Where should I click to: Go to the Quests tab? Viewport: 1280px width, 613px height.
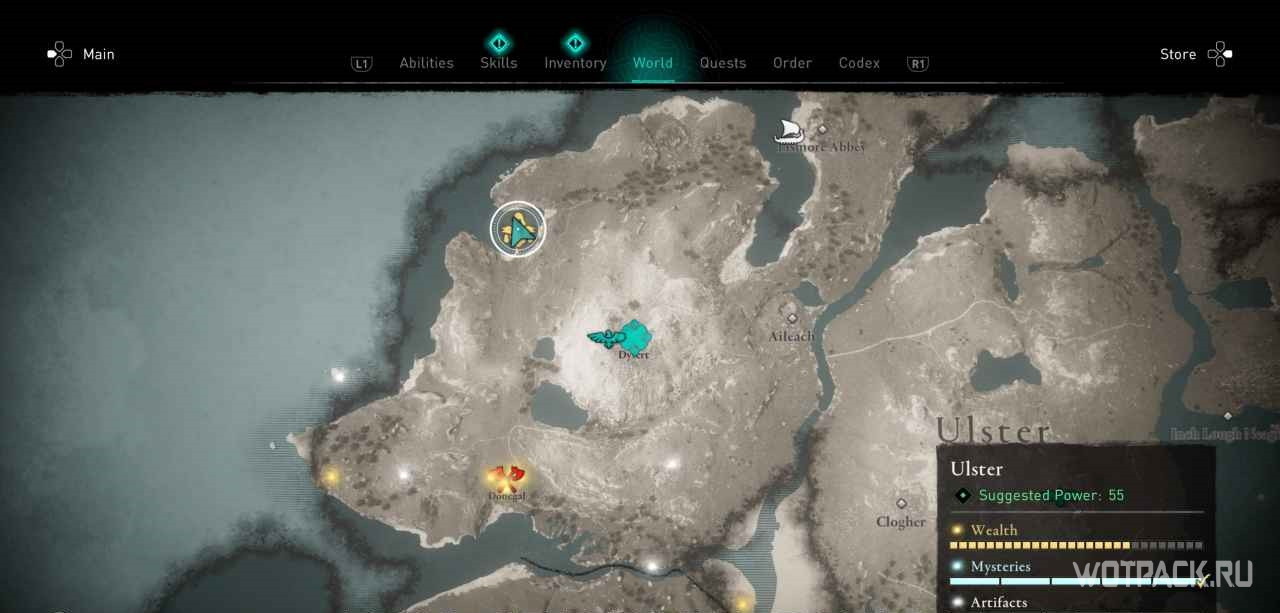click(722, 63)
